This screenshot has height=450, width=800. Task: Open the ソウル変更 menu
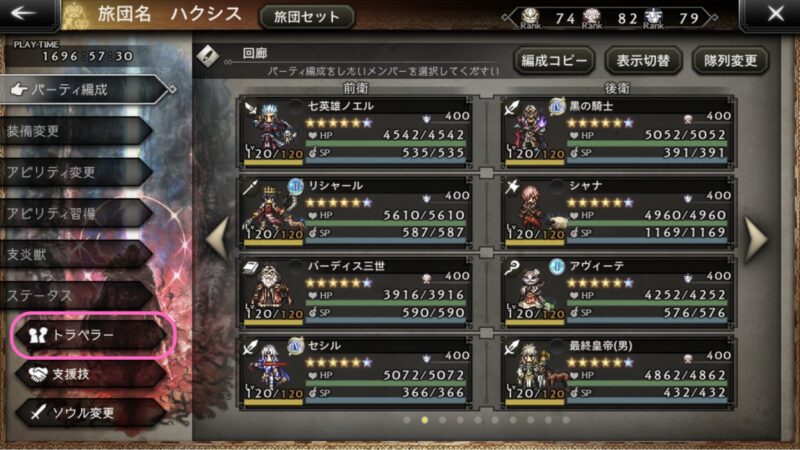point(85,412)
